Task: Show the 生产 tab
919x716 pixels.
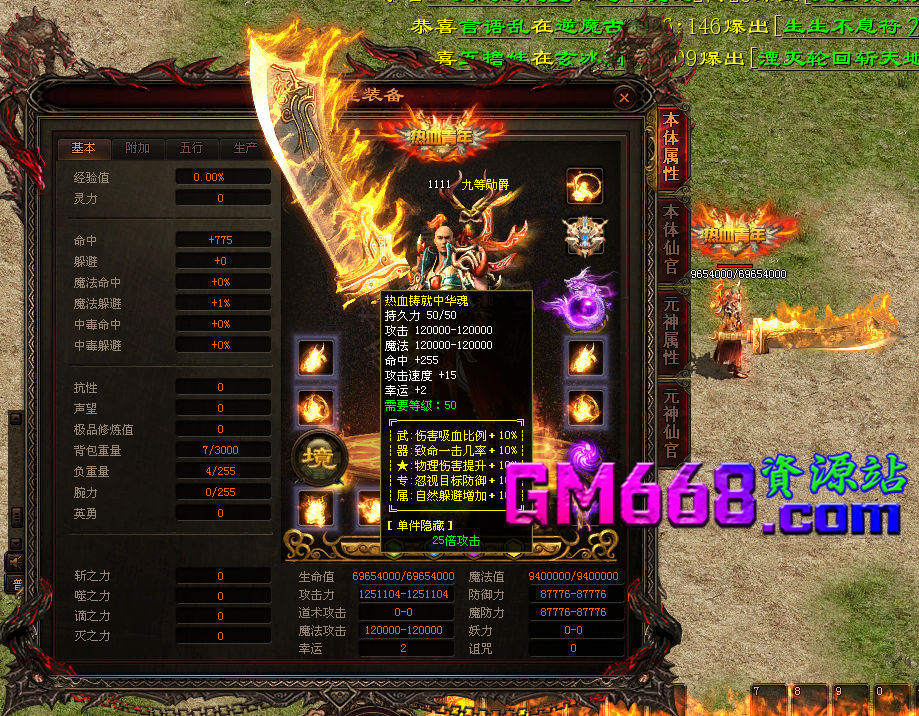Action: pos(245,148)
